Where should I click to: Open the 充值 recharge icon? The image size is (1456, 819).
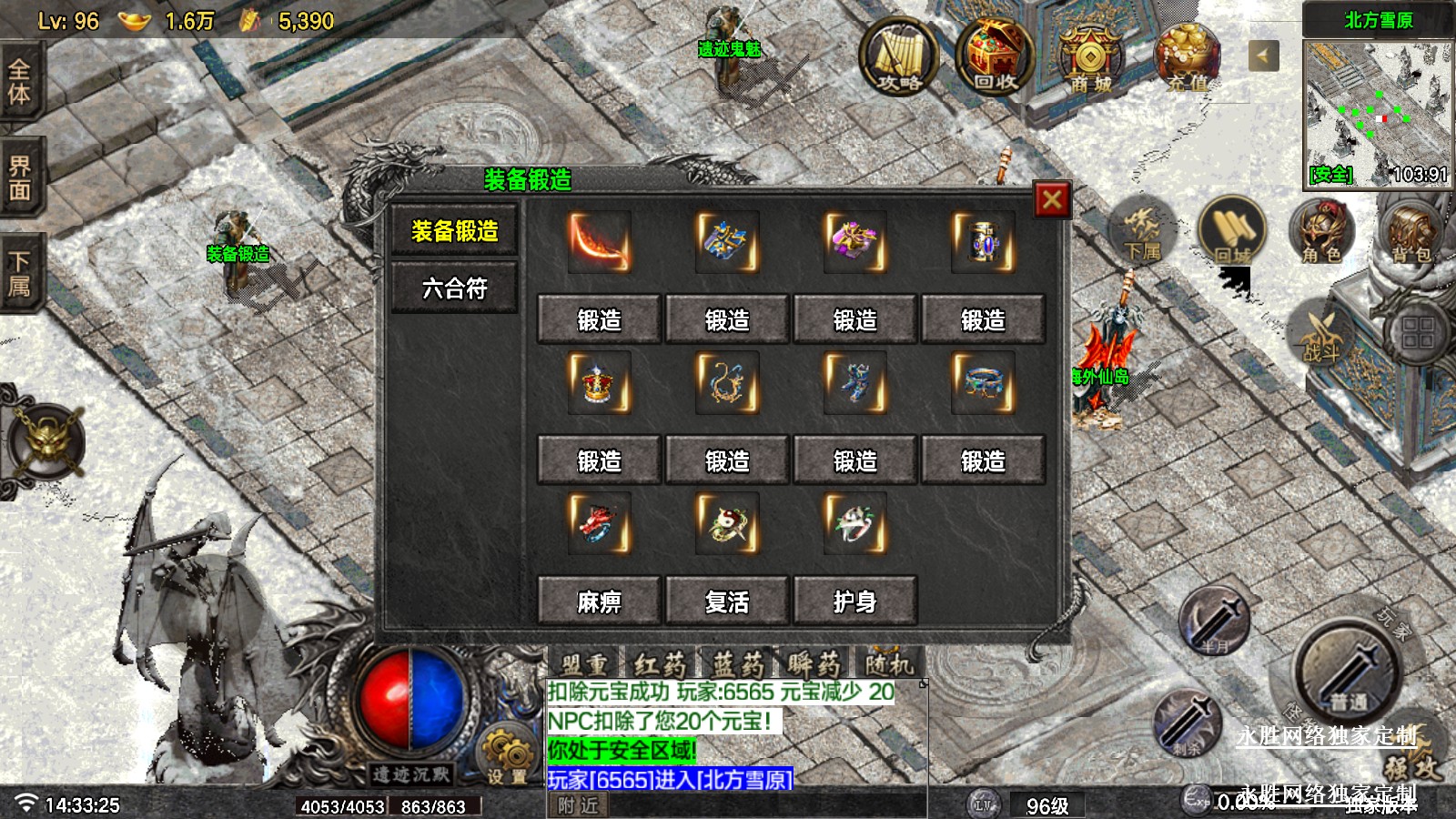(1187, 57)
